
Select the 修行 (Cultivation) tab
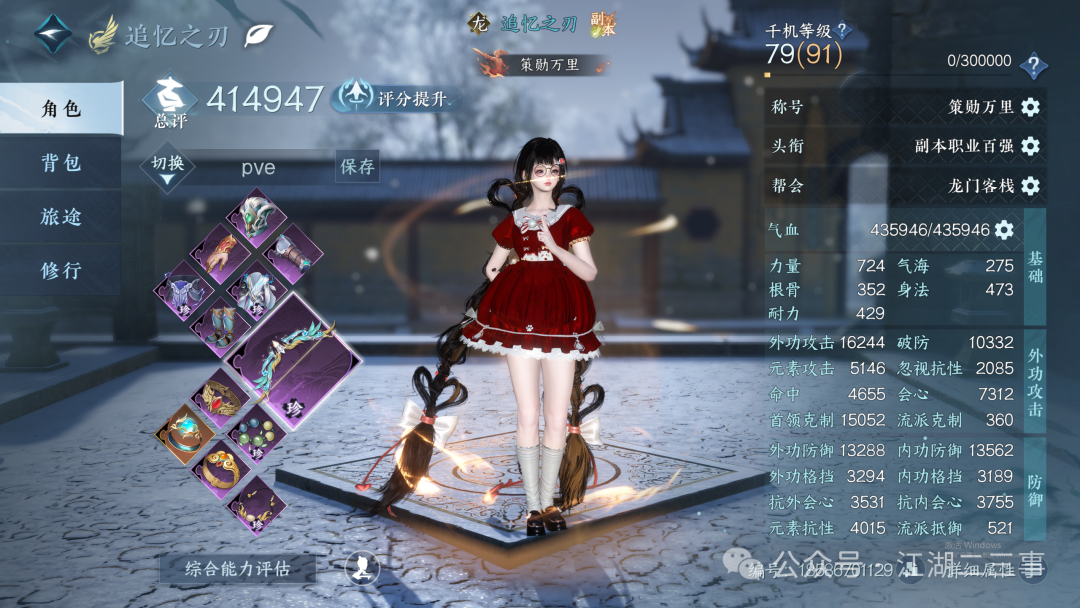tap(61, 271)
